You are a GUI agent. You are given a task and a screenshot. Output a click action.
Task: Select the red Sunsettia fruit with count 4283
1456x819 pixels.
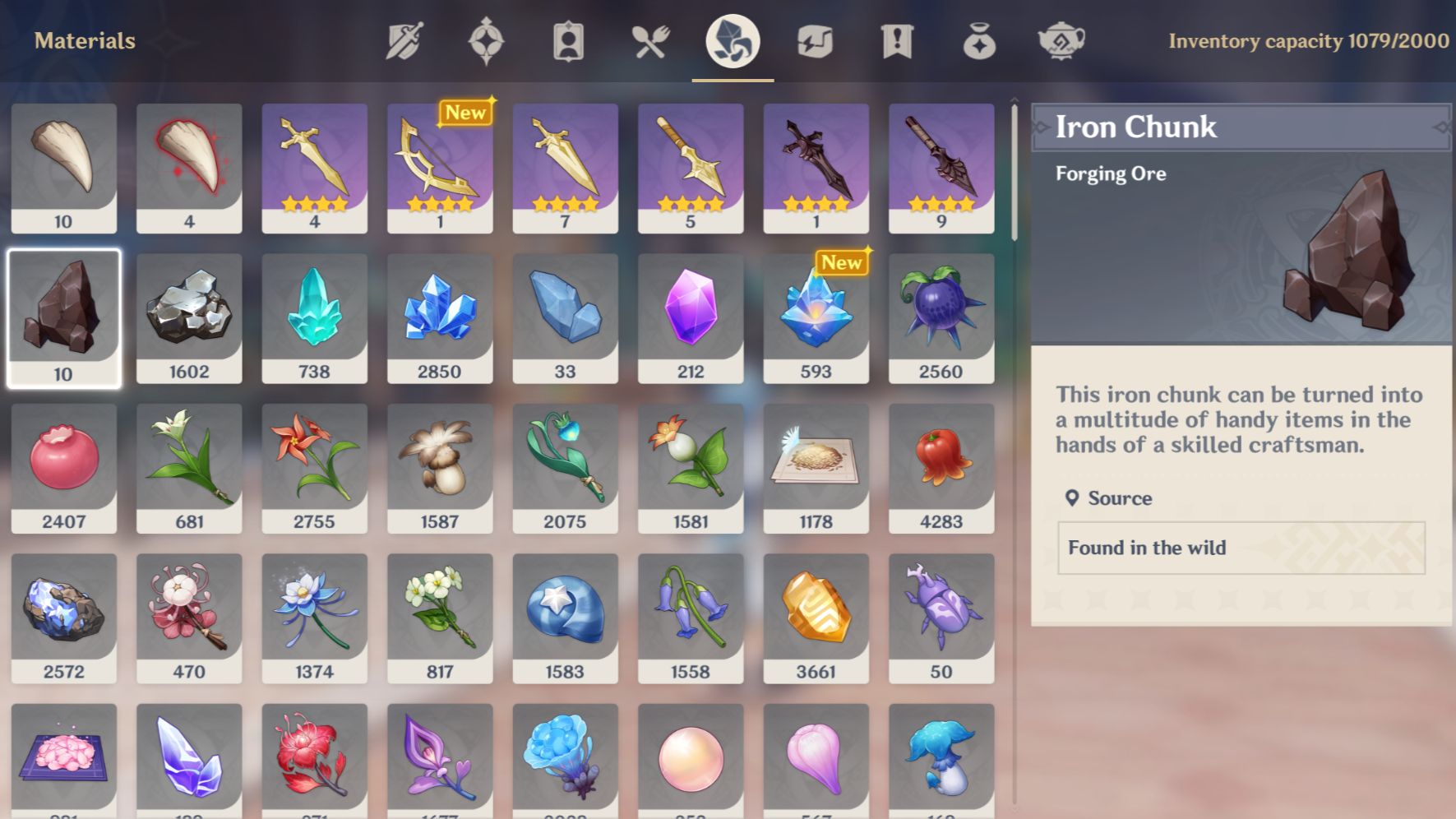coord(941,465)
